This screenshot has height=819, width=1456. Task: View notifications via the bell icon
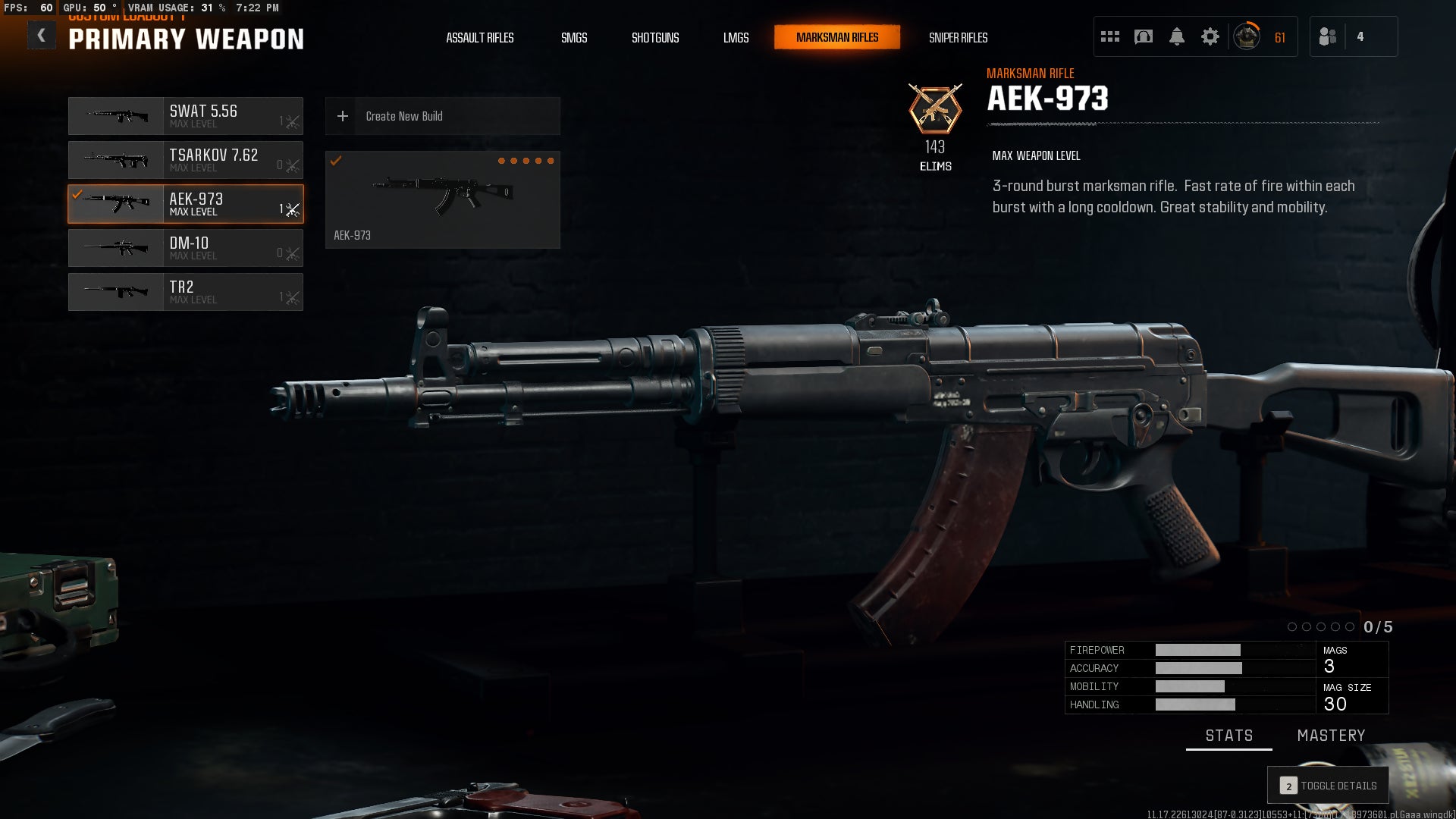(x=1176, y=36)
